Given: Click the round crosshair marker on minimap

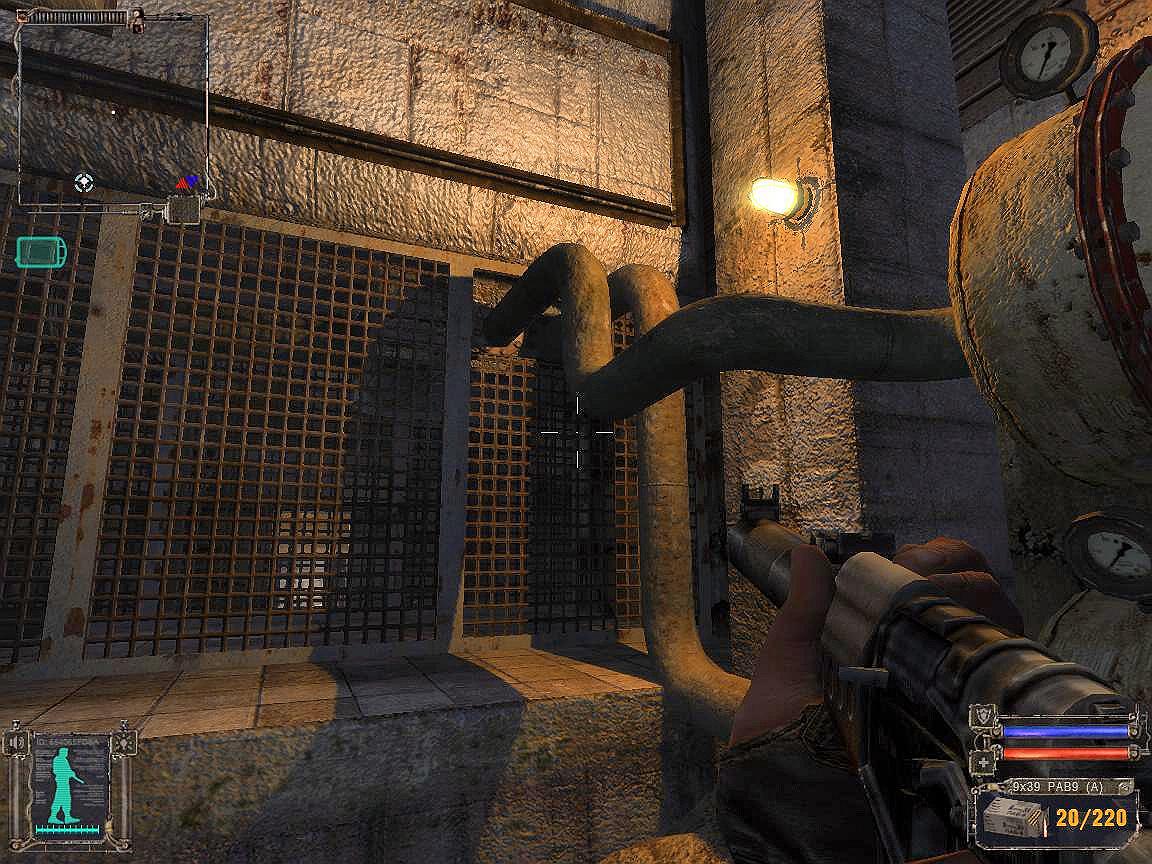Looking at the screenshot, I should tap(84, 182).
